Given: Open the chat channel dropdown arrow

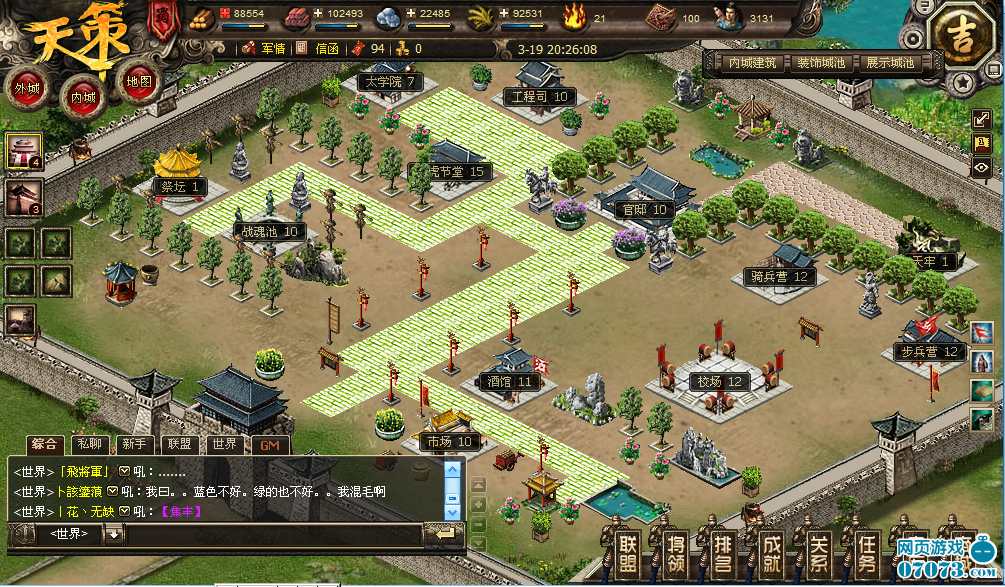Looking at the screenshot, I should (114, 534).
